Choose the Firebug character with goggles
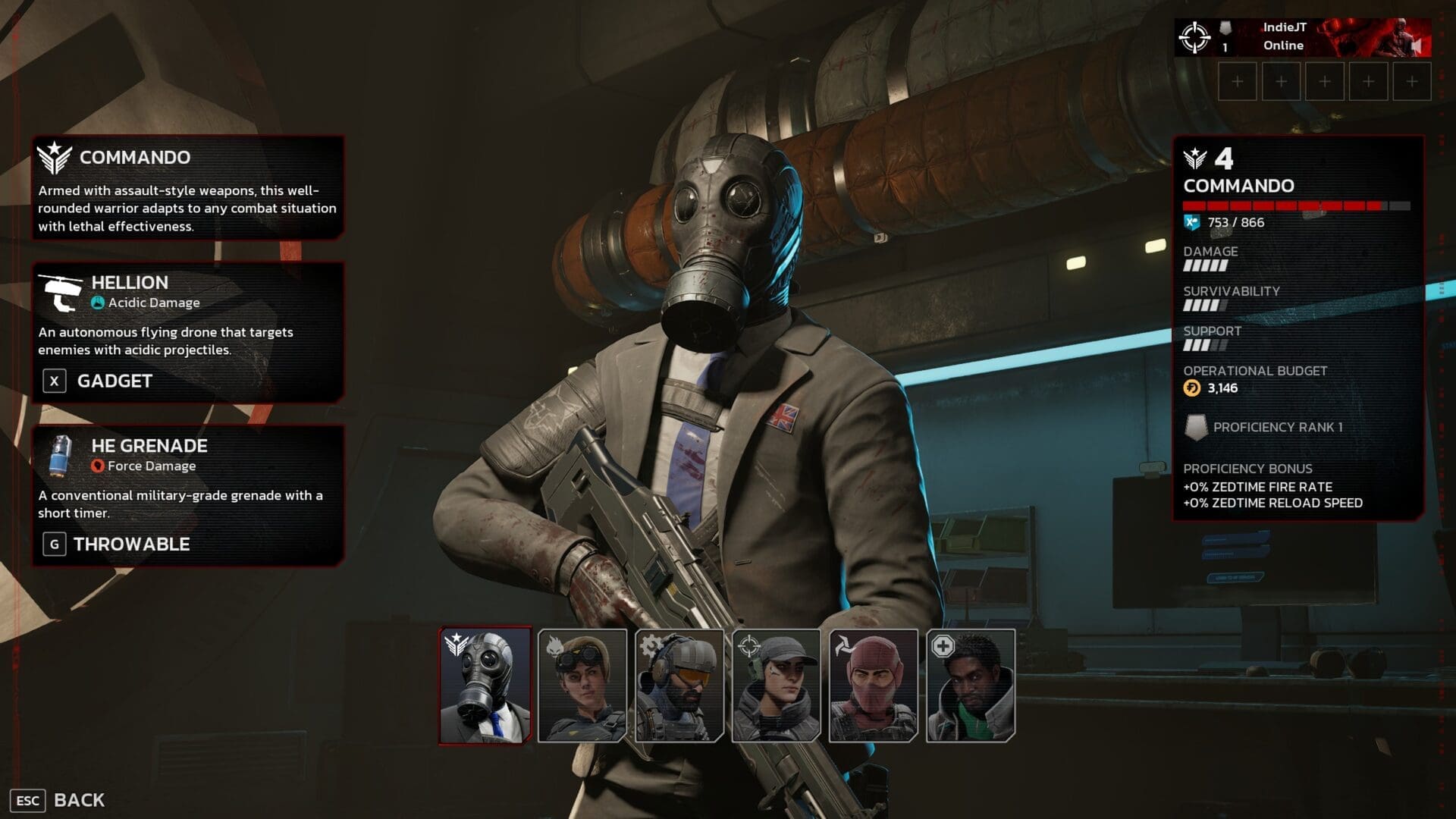 click(582, 686)
